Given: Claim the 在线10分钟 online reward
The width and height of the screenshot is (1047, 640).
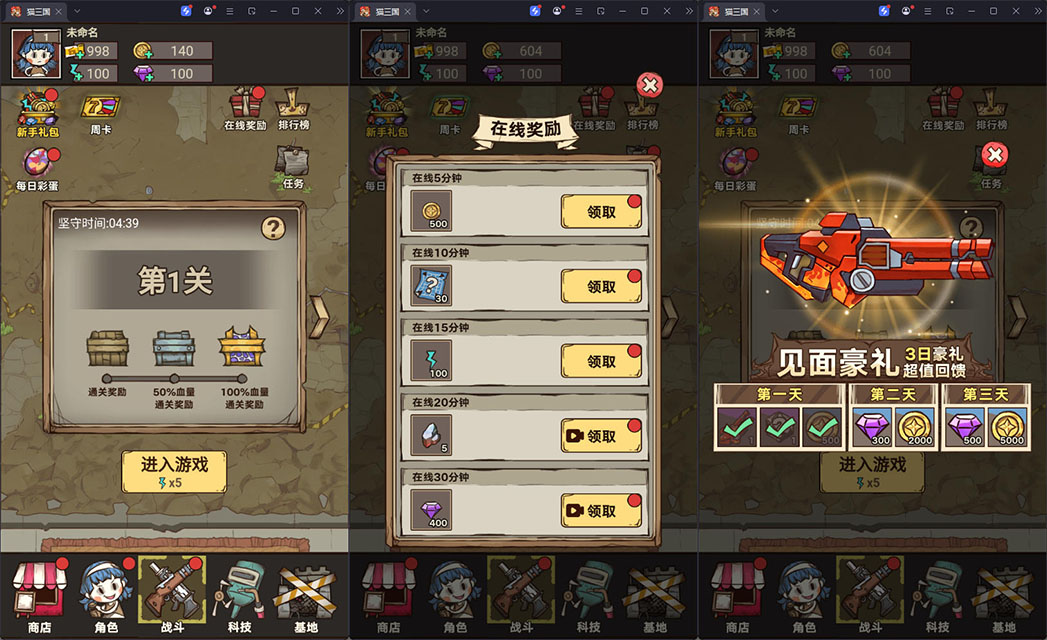Looking at the screenshot, I should click(601, 287).
